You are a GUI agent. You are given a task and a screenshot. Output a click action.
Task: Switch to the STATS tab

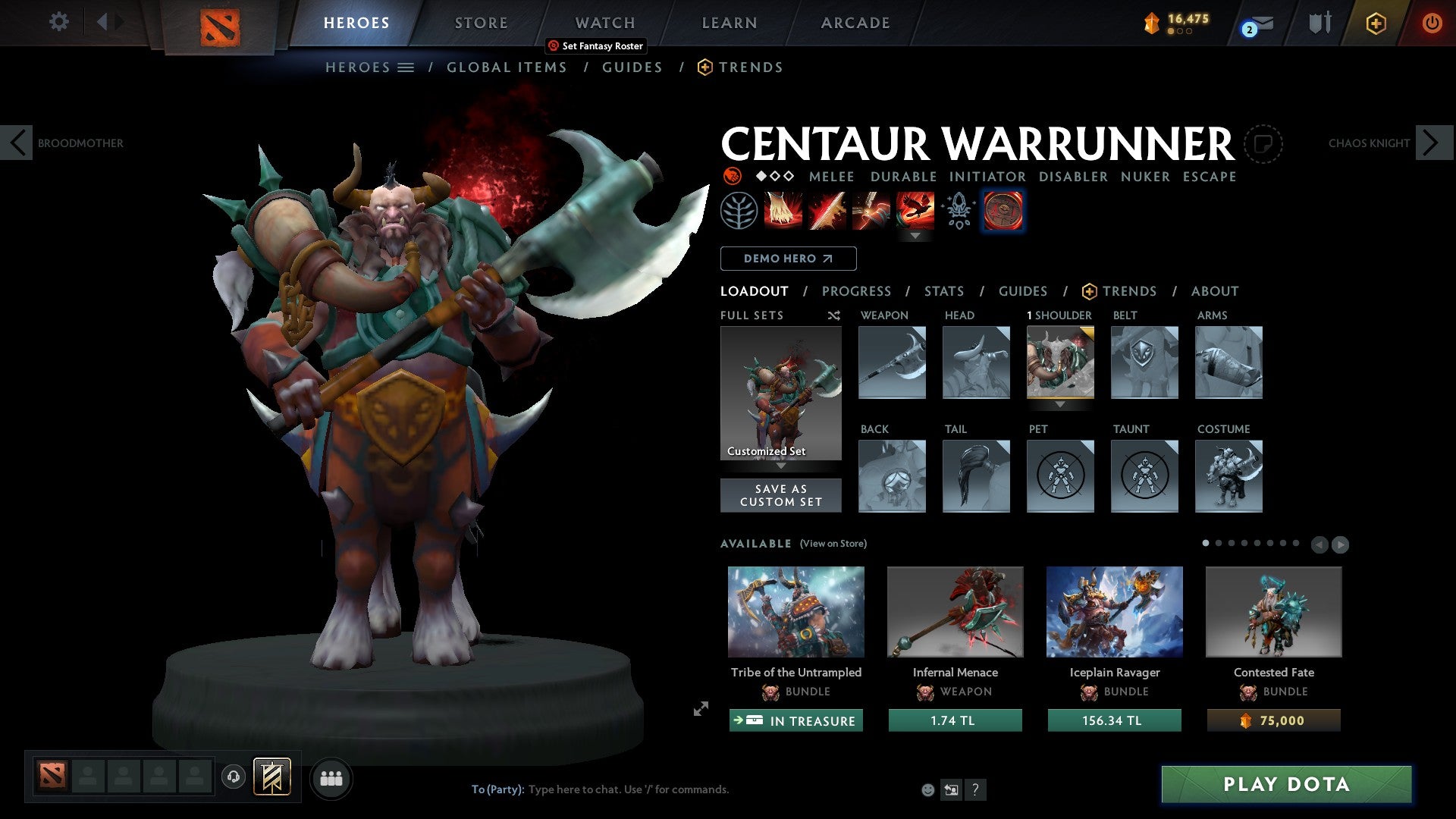(944, 291)
